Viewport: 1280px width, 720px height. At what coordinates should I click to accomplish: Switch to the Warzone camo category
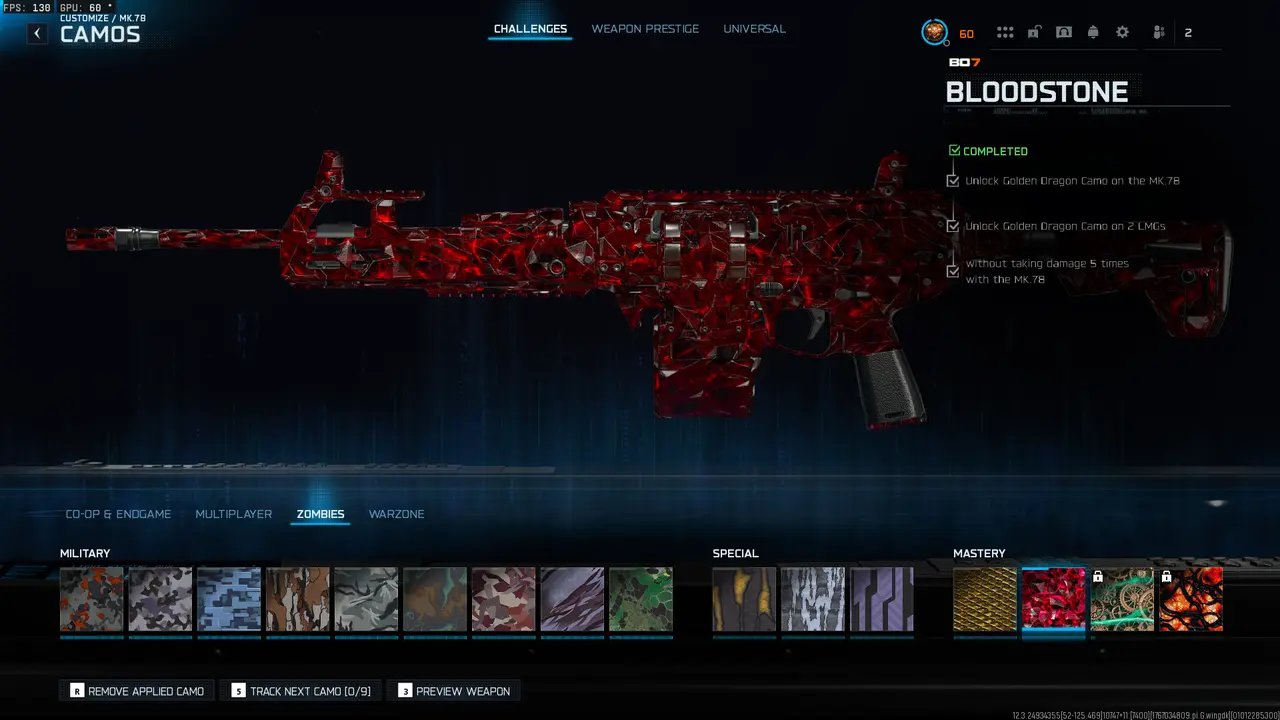tap(397, 514)
